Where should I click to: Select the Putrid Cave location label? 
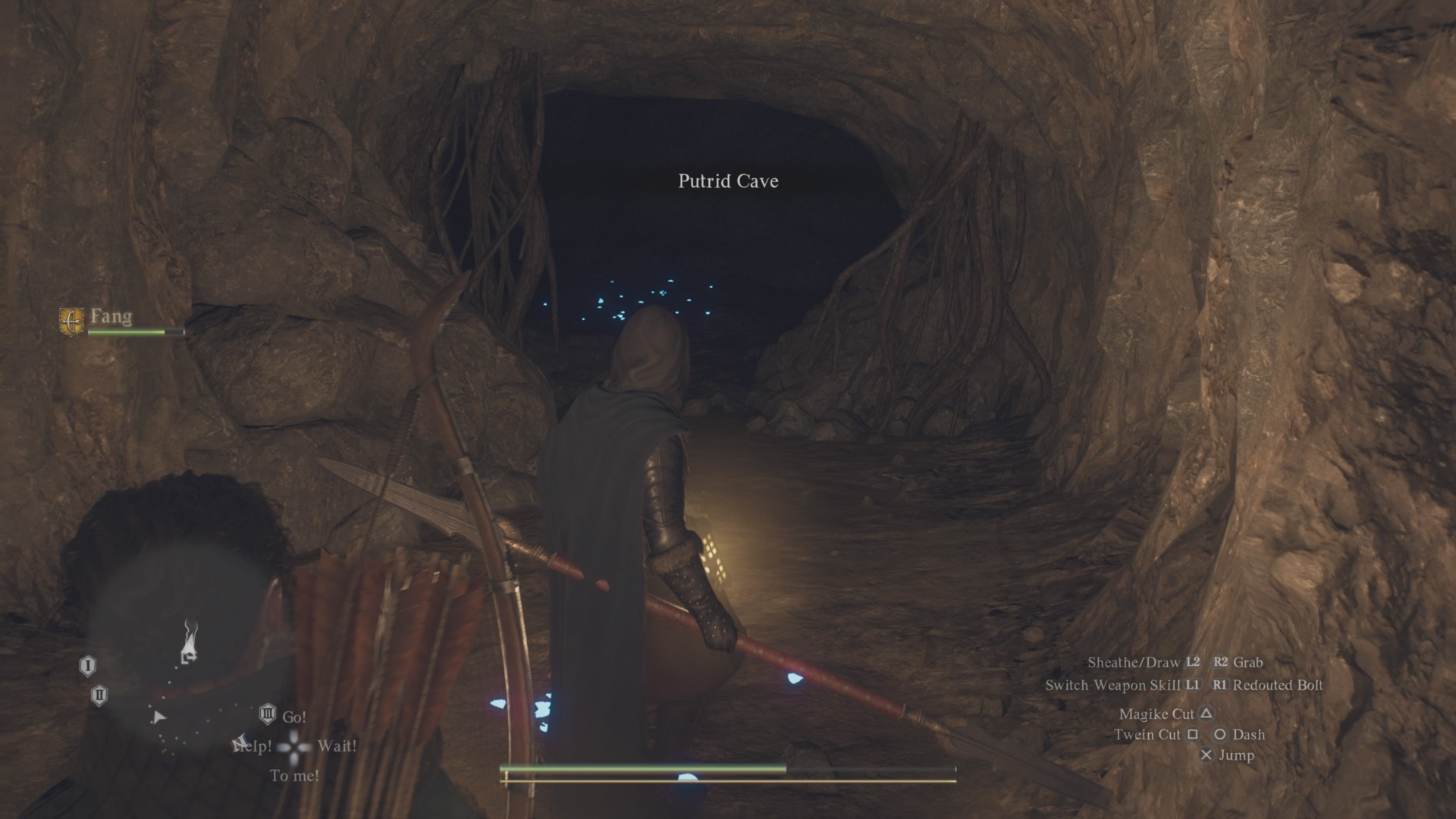click(x=727, y=181)
